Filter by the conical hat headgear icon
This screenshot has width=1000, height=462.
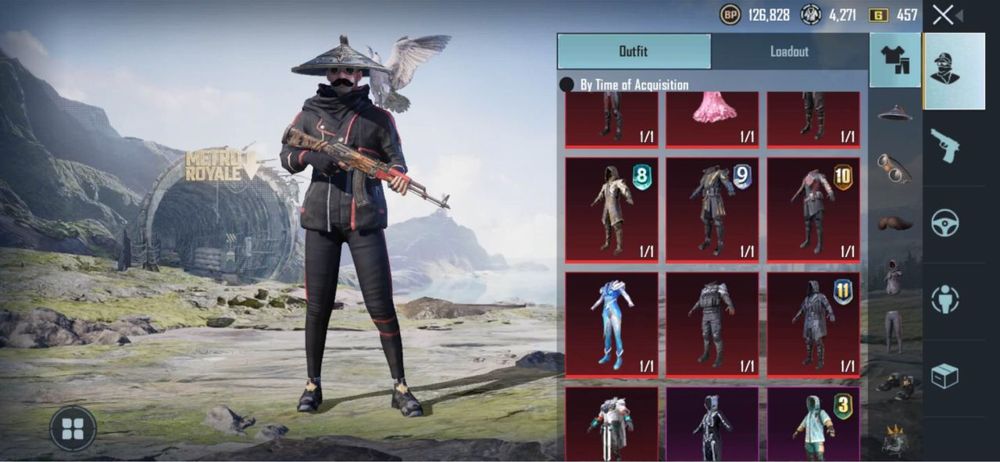tap(895, 114)
